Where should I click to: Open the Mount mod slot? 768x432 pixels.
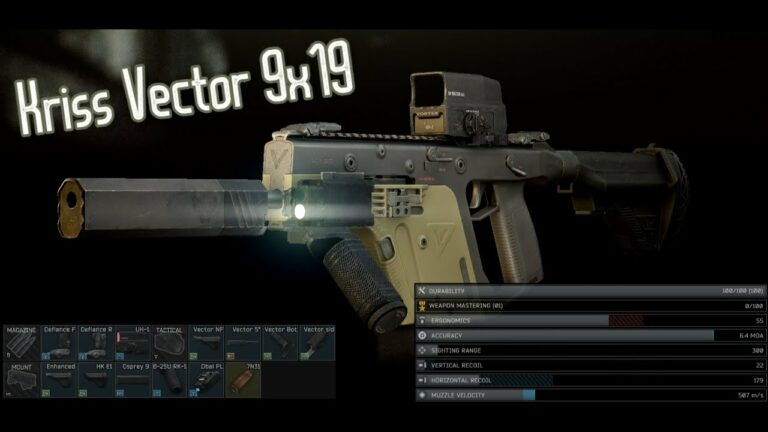point(21,380)
